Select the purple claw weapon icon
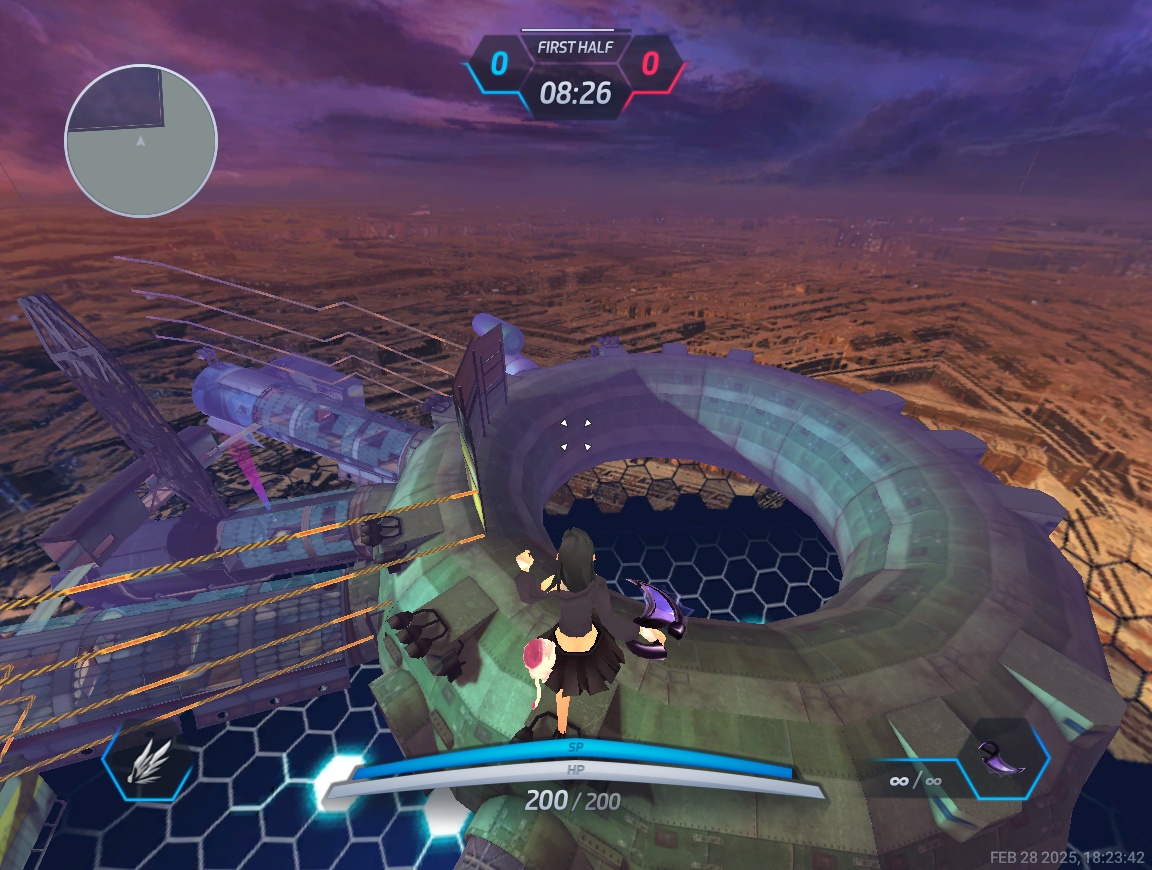 point(1003,759)
